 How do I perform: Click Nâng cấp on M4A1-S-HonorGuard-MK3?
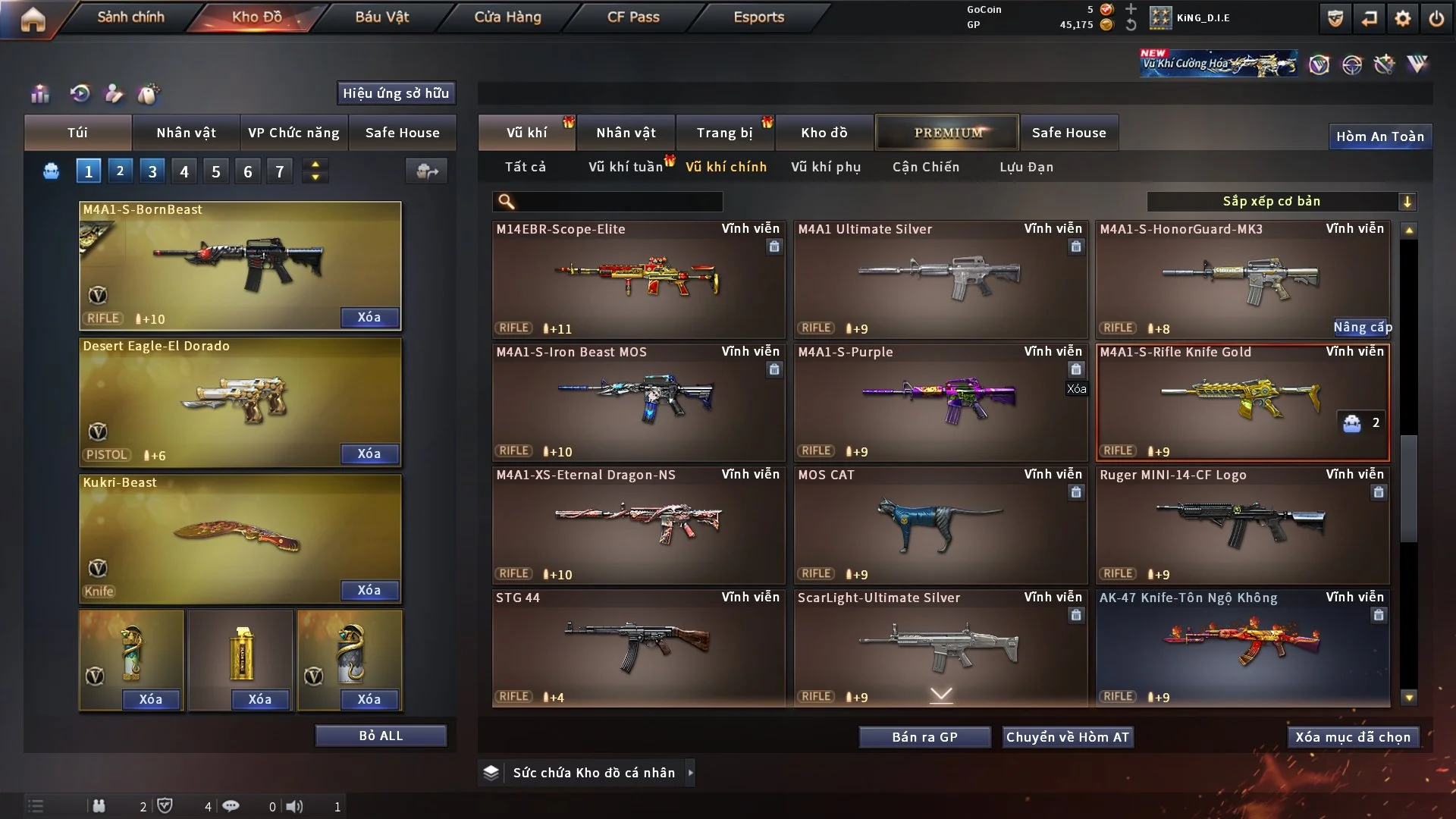click(x=1362, y=328)
